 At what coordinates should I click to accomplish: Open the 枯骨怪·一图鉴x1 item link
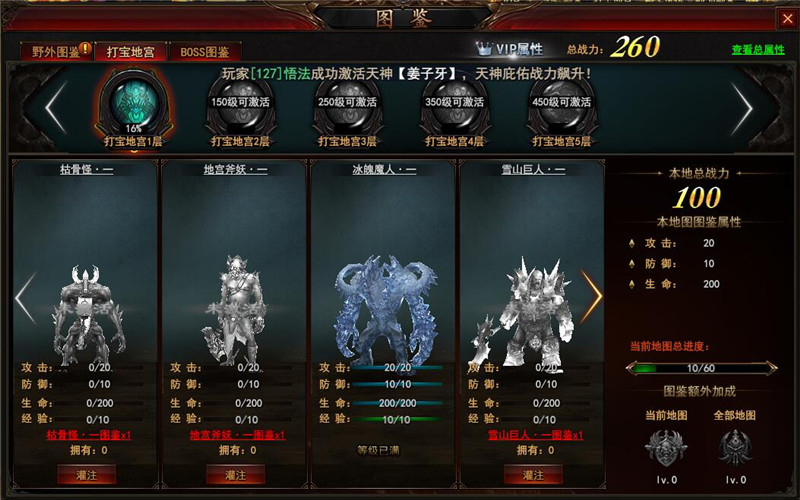point(87,435)
